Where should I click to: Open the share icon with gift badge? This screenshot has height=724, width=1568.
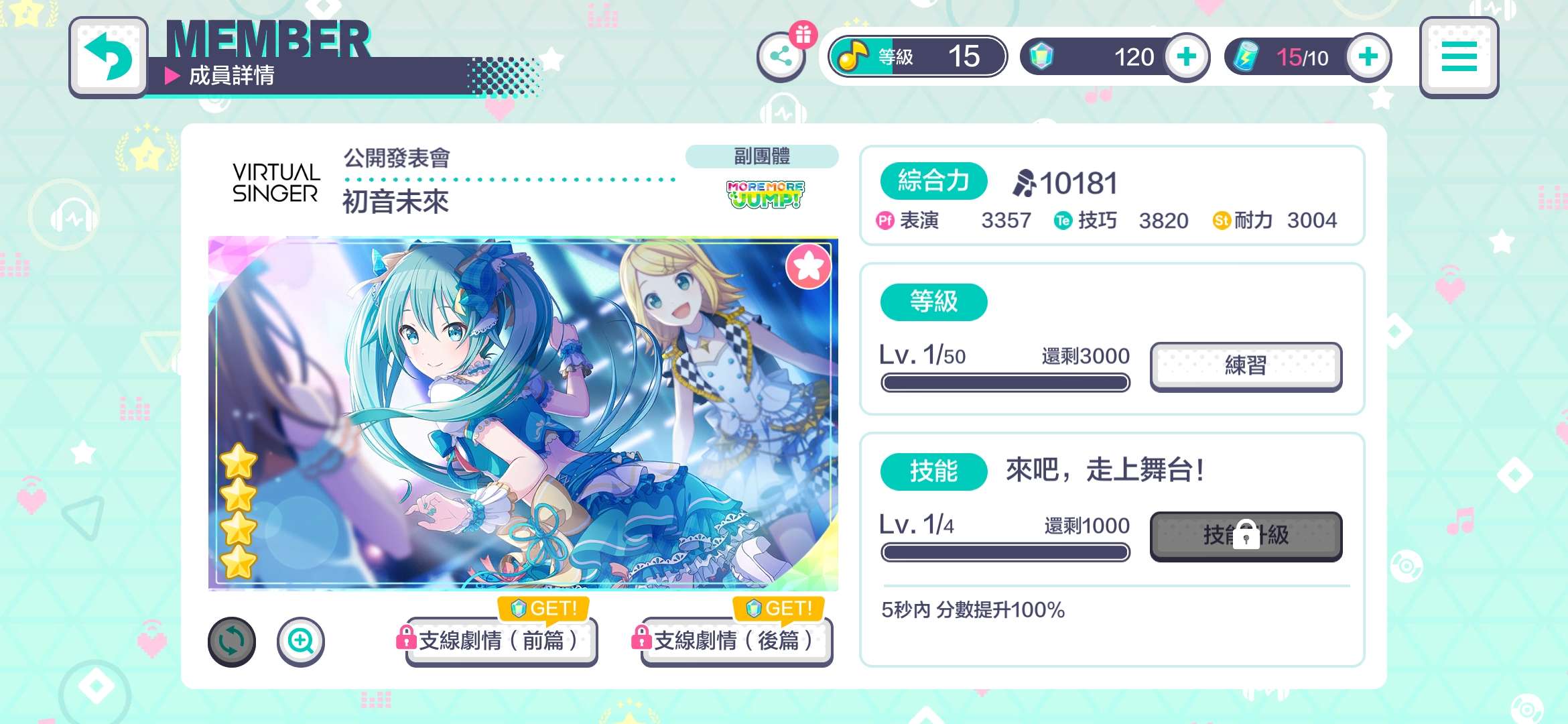[782, 57]
